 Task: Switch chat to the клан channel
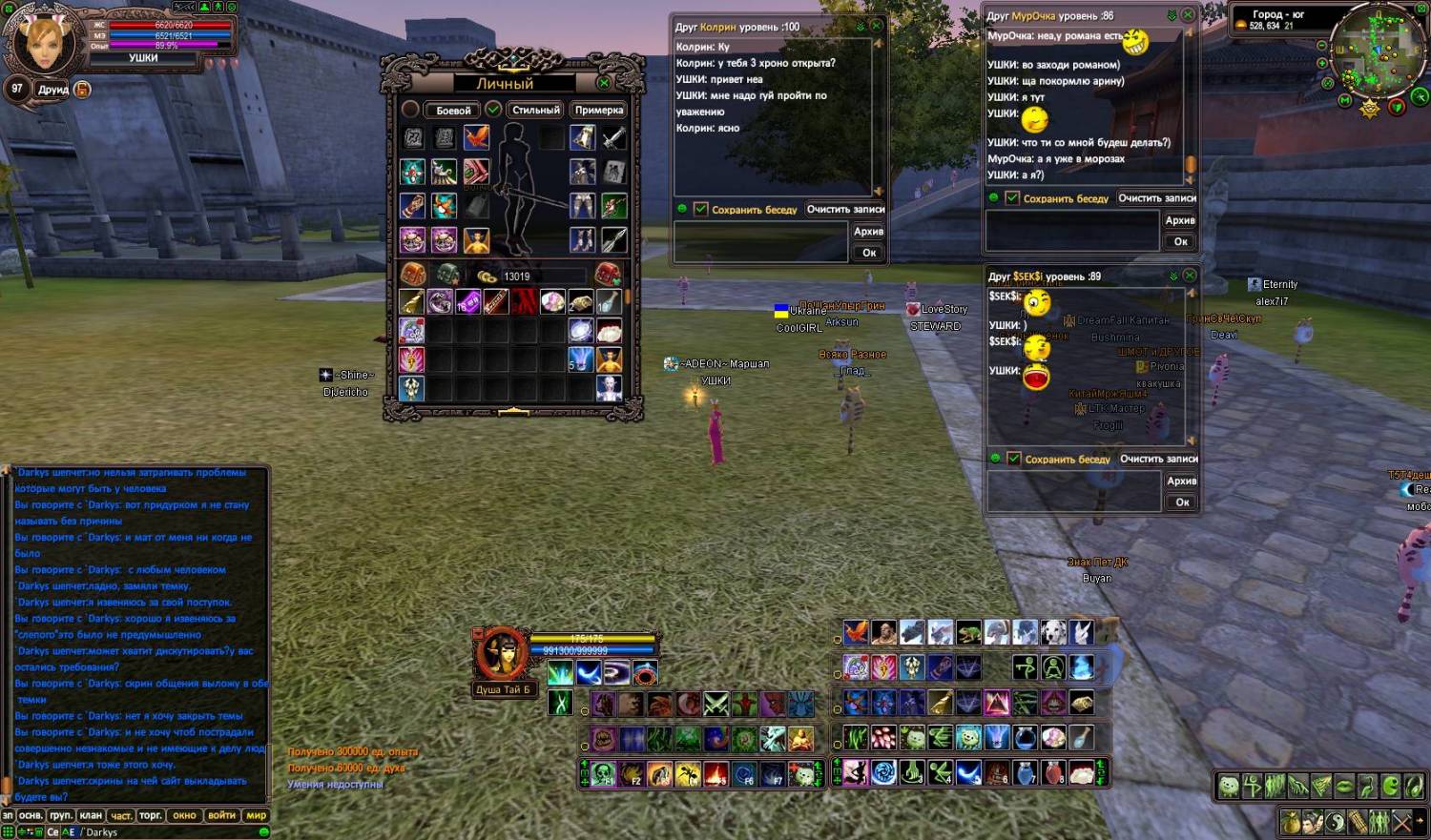[91, 815]
